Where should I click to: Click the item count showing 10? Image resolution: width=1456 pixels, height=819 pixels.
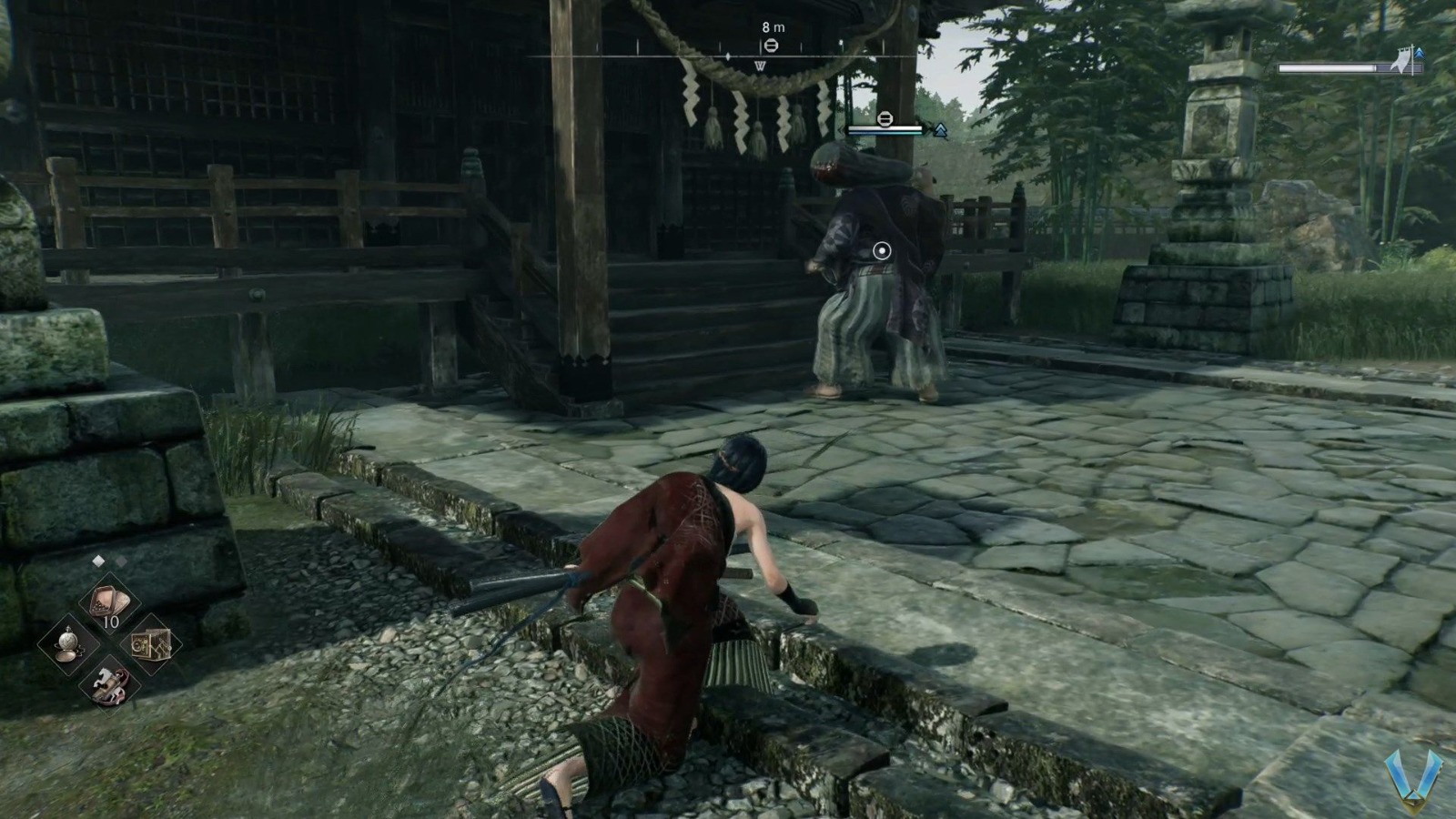click(x=111, y=621)
